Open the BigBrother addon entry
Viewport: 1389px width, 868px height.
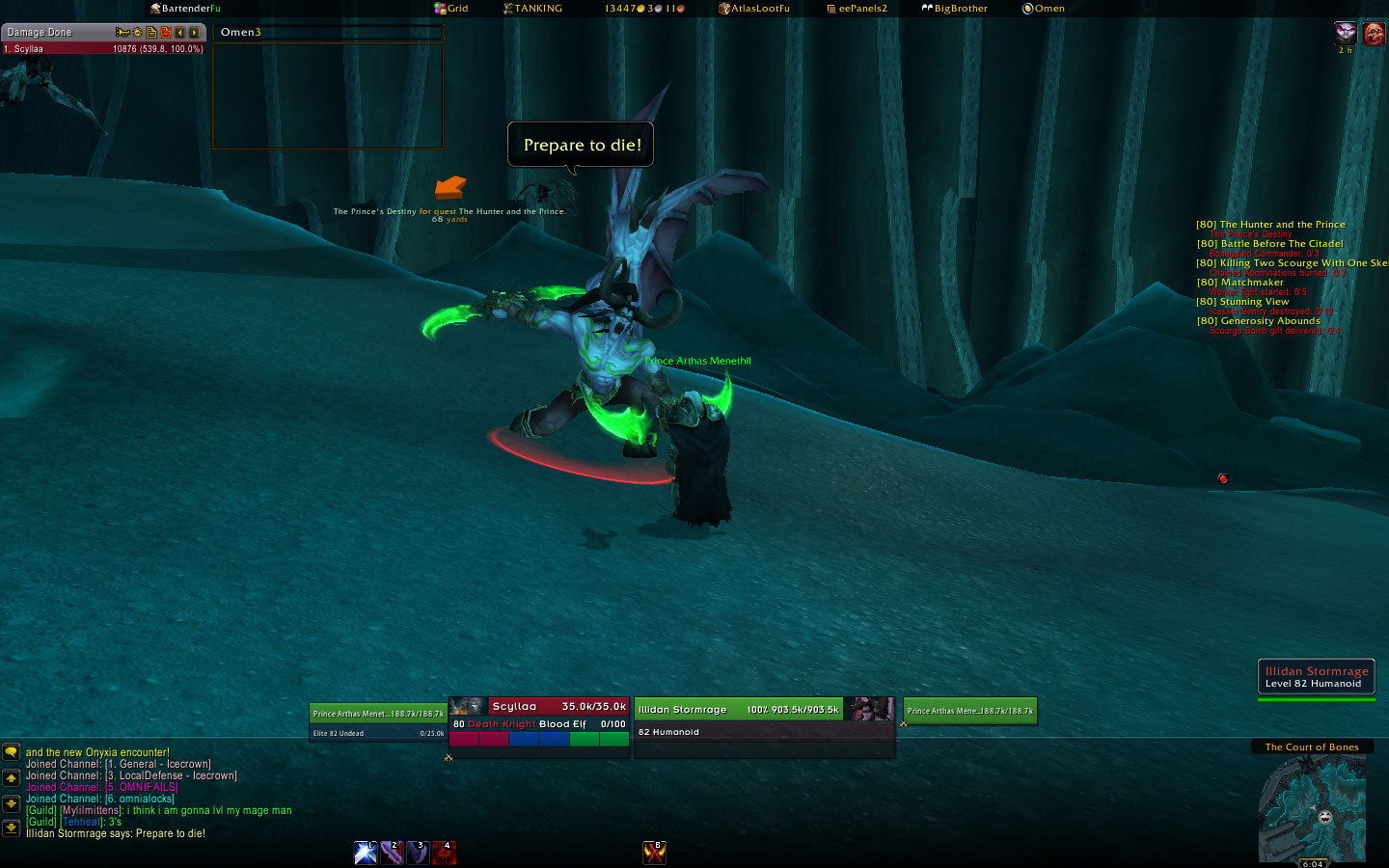(x=955, y=9)
